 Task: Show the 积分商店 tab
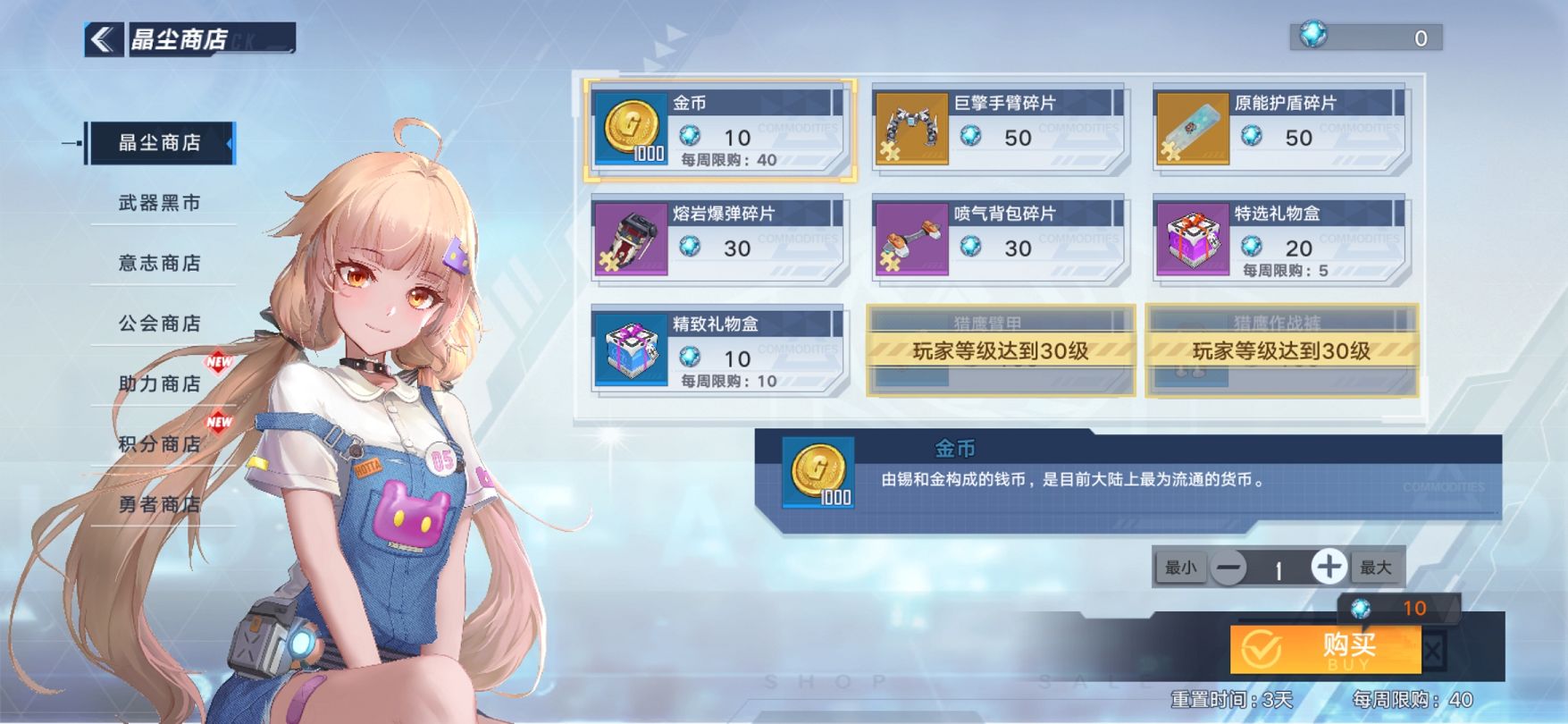[x=160, y=443]
